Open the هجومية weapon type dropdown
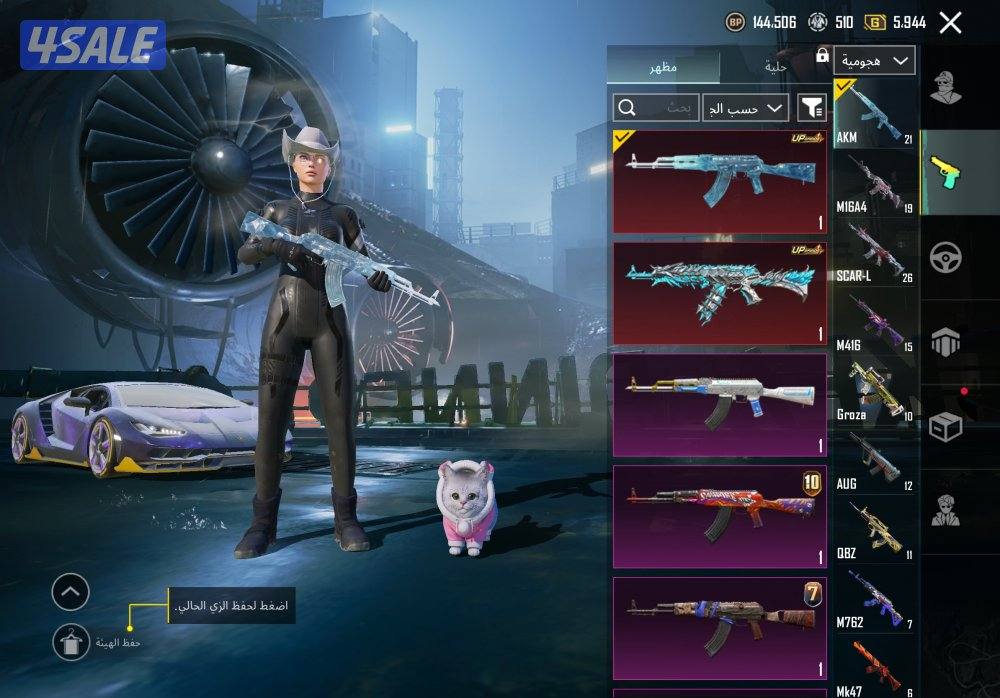 (874, 60)
